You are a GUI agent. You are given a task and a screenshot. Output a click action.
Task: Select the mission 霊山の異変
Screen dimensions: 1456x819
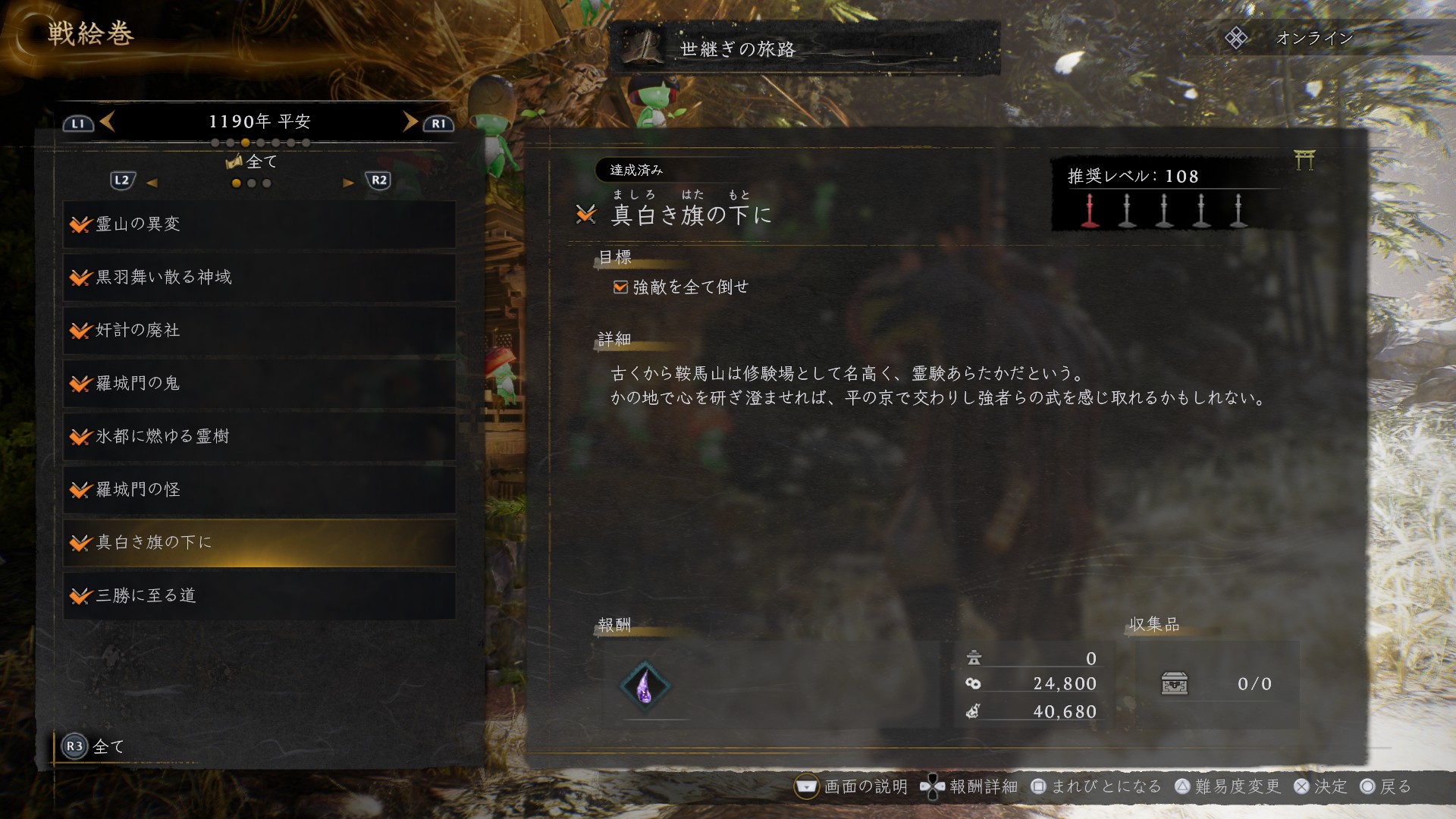click(x=259, y=224)
